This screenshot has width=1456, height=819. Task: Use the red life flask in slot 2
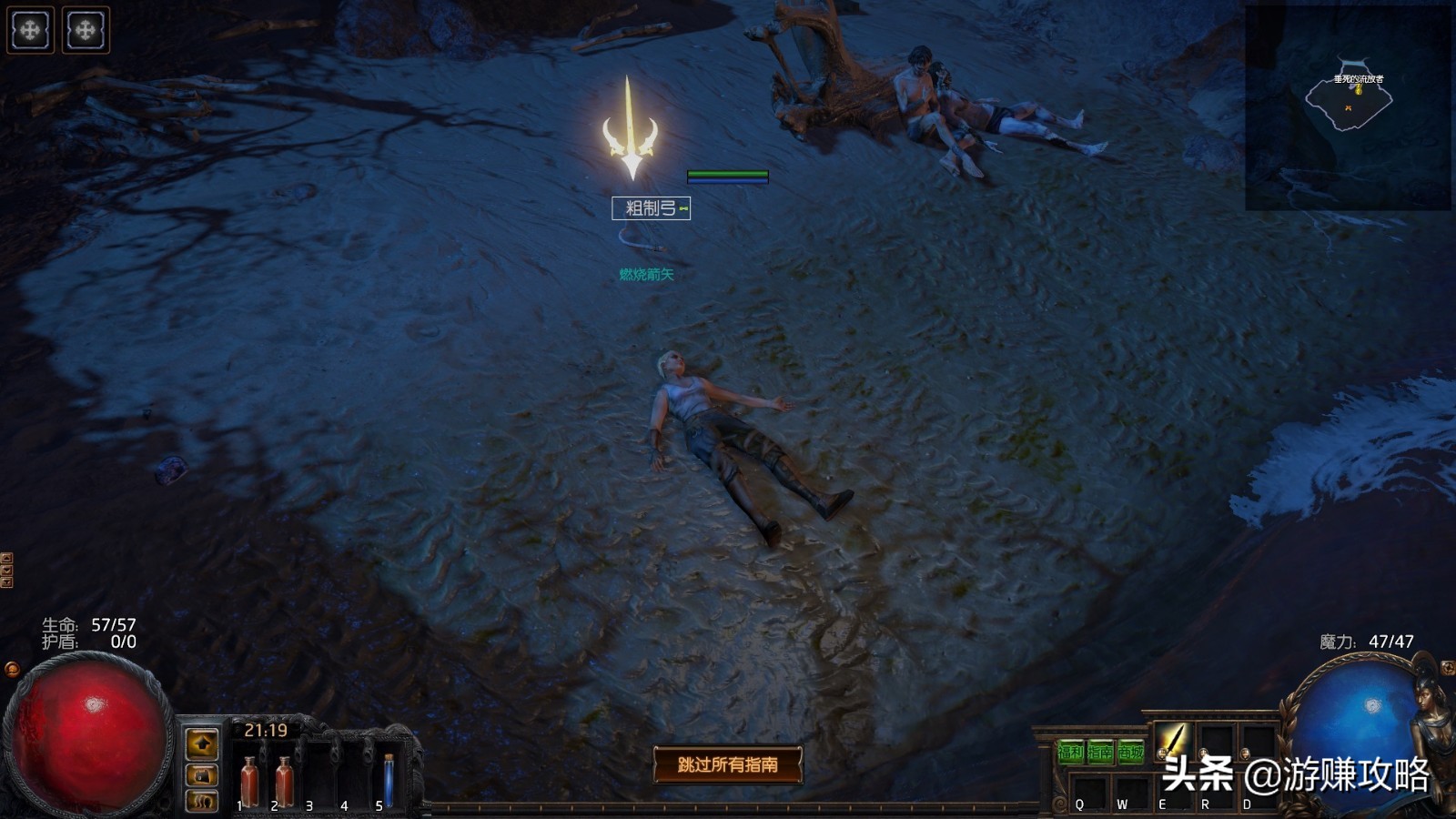[283, 782]
